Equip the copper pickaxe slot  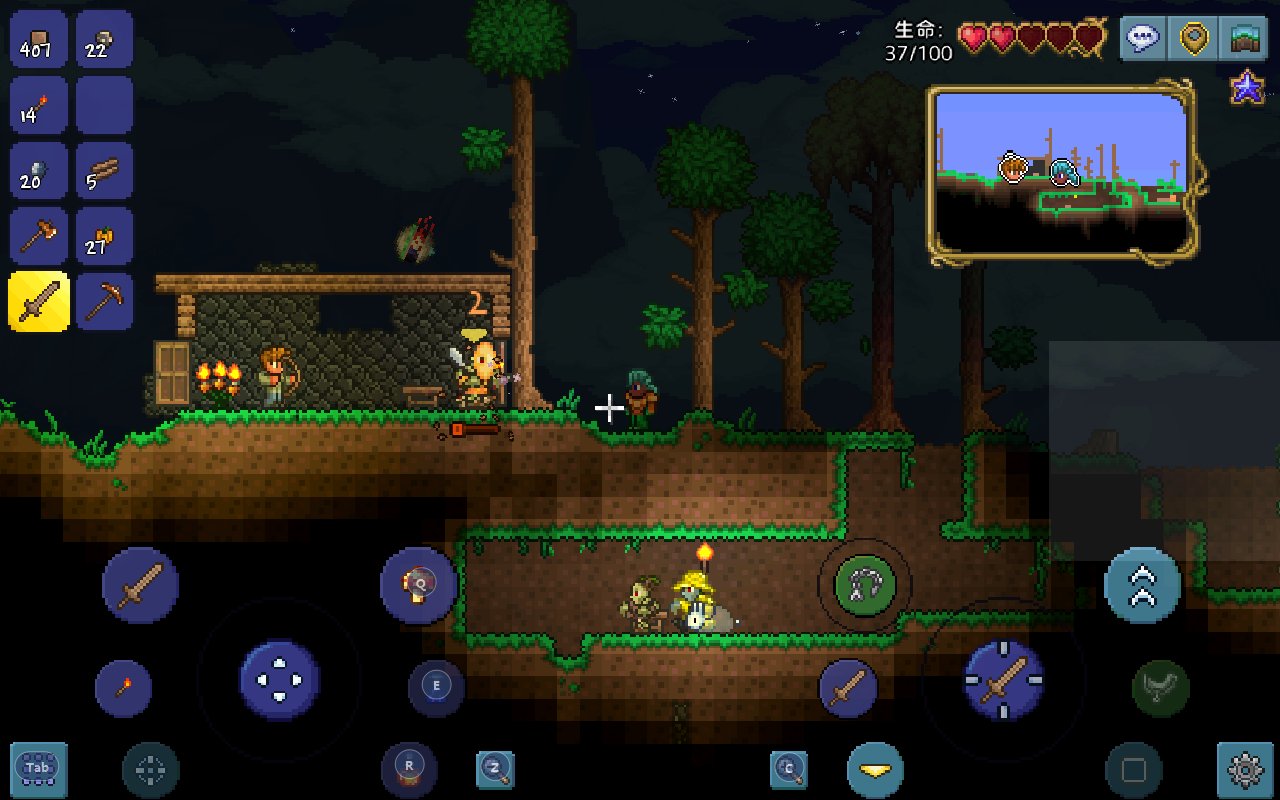(104, 301)
